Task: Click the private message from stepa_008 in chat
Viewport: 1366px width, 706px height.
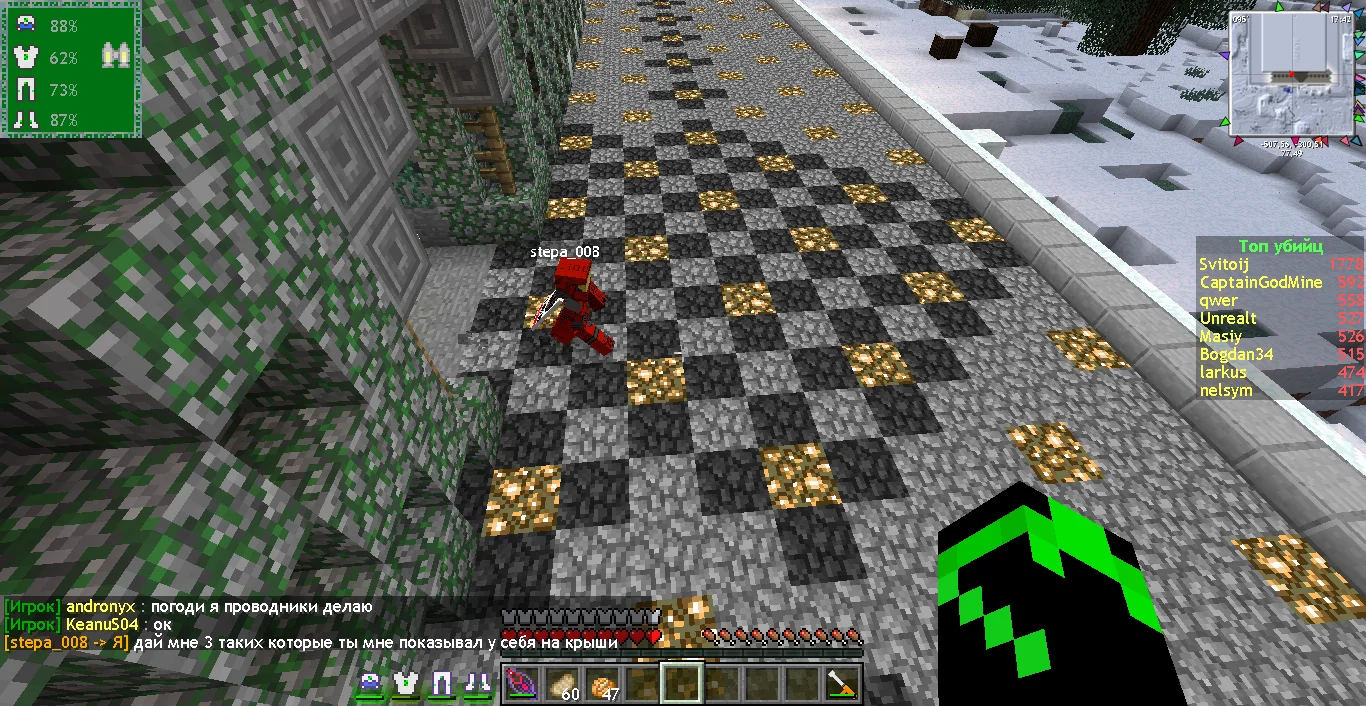Action: [310, 642]
